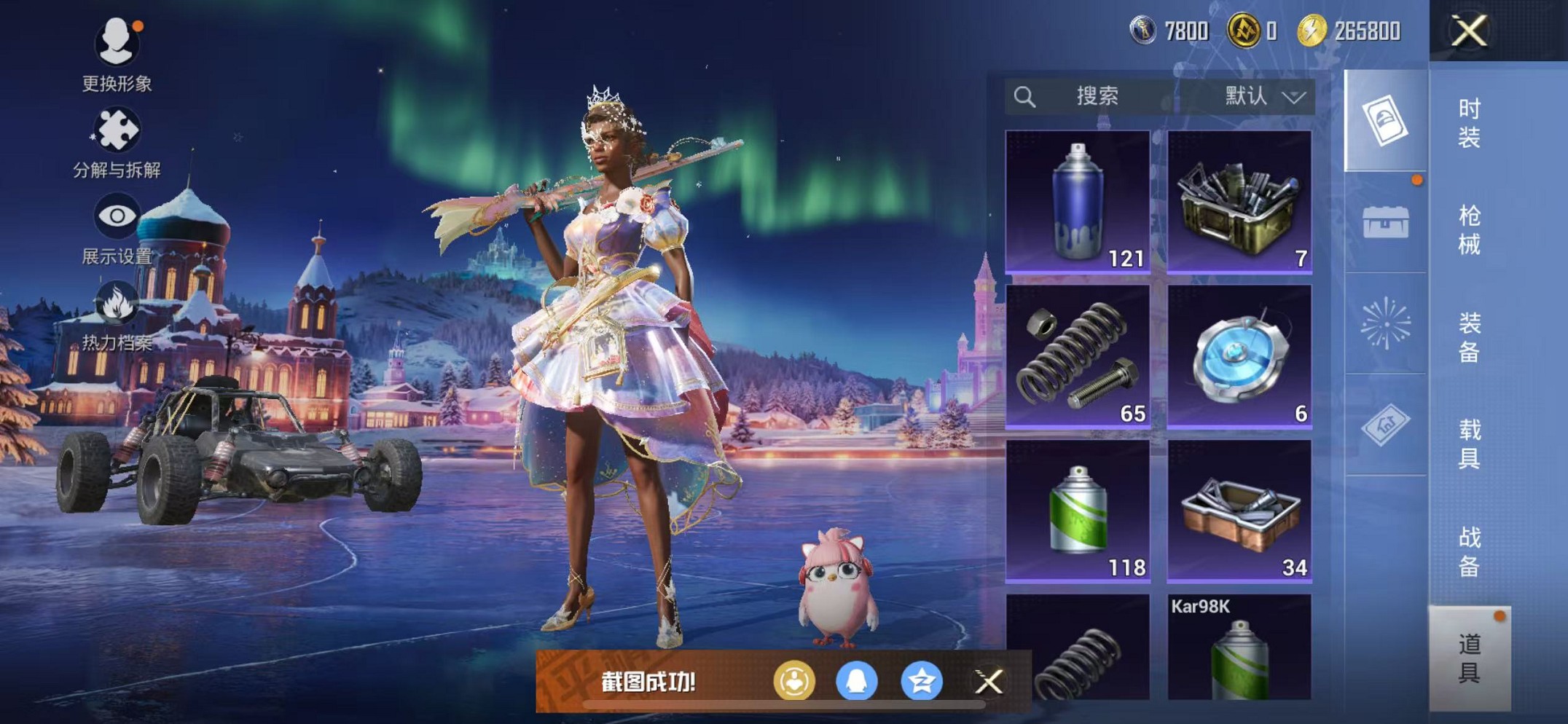Select the brown tray of scrap
1568x724 pixels.
1239,511
